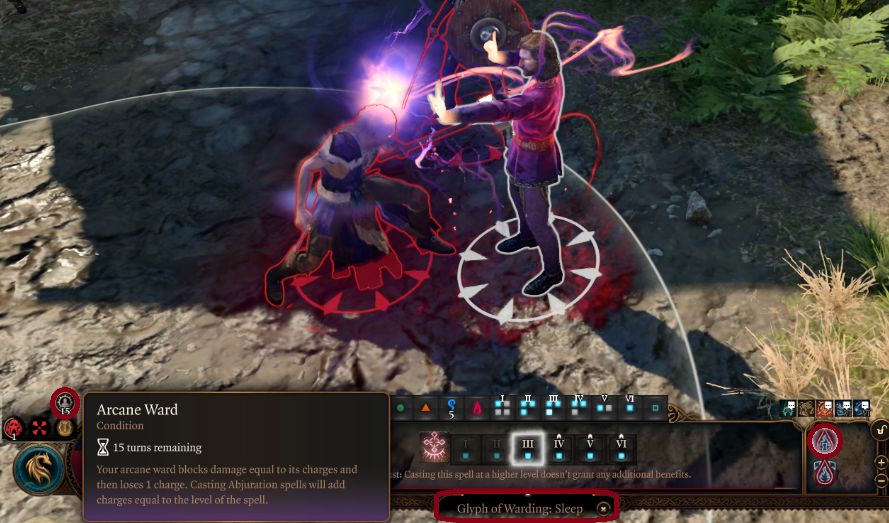The image size is (889, 523).
Task: Select the Arcane Ward condition icon
Action: pyautogui.click(x=65, y=402)
